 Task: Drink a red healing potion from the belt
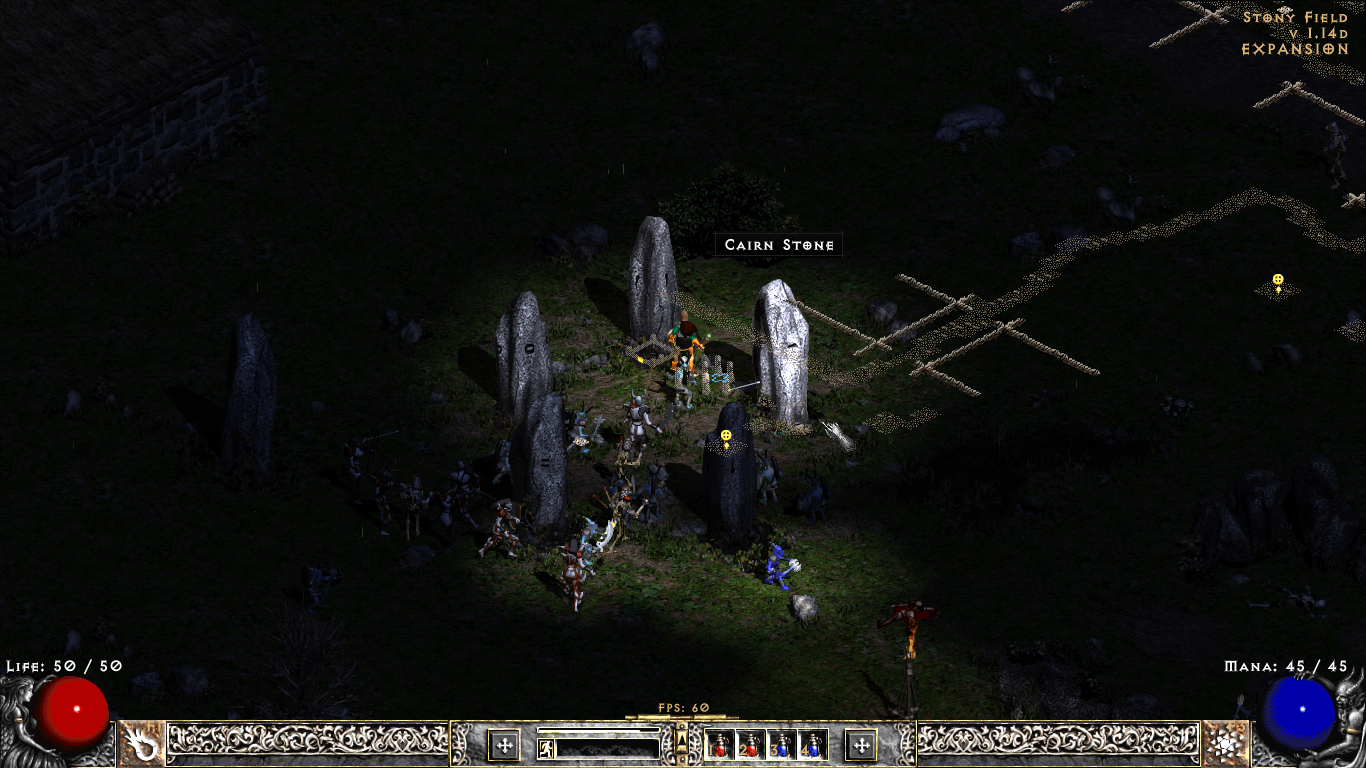click(x=719, y=746)
